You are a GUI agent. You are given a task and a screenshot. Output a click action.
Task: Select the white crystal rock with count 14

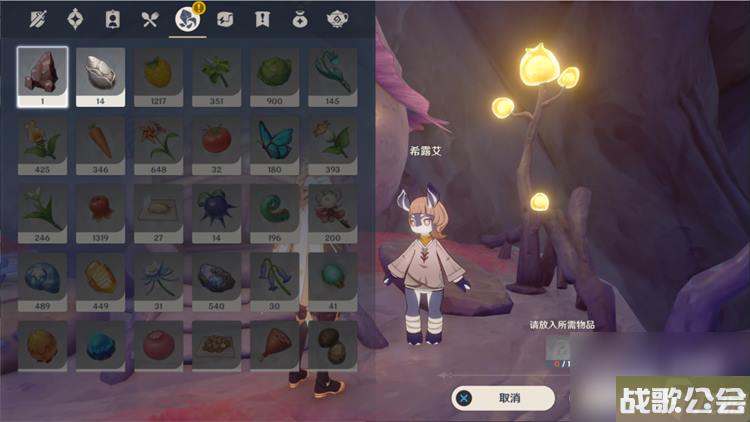(101, 73)
